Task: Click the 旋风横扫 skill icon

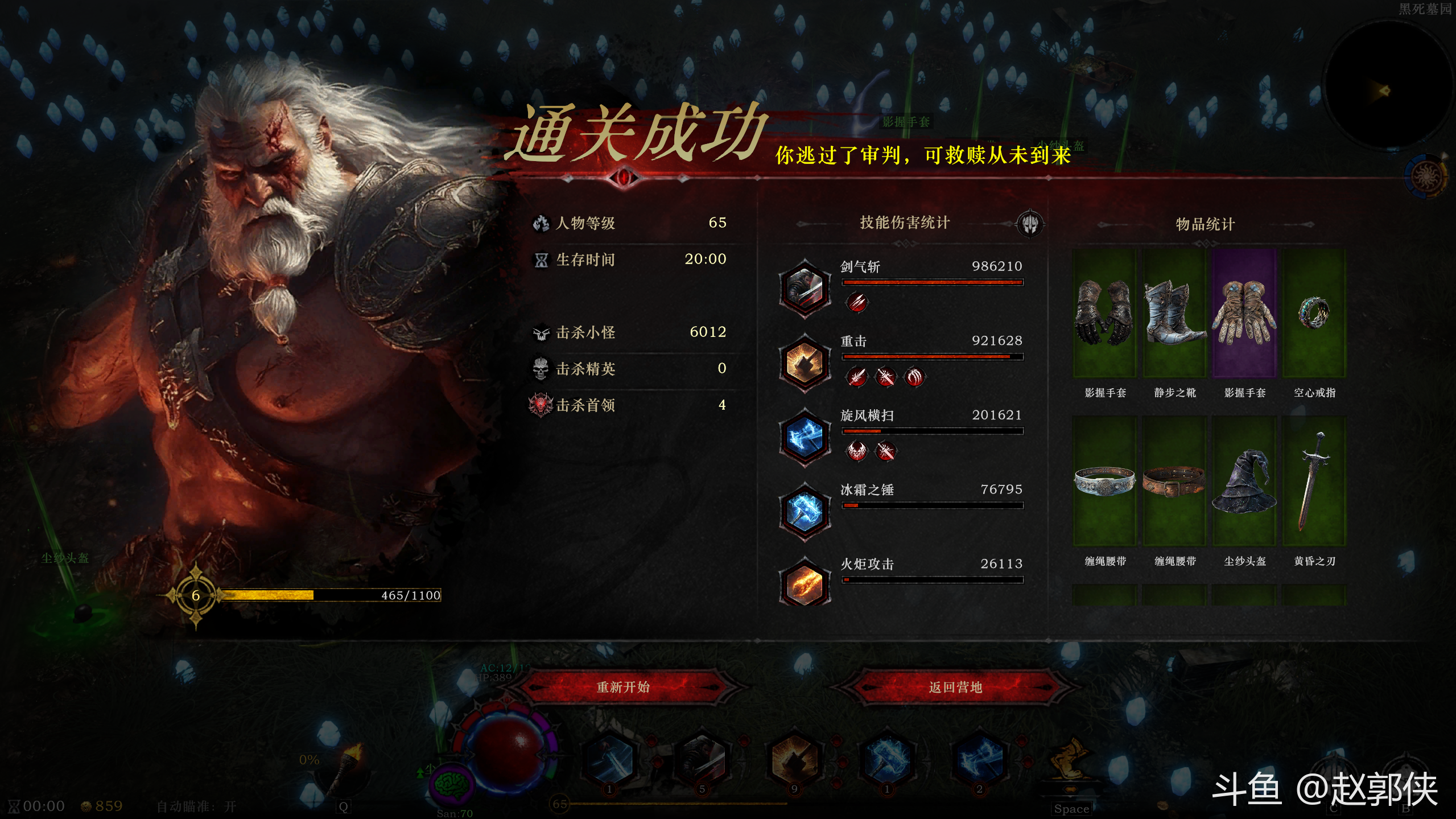Action: (805, 437)
